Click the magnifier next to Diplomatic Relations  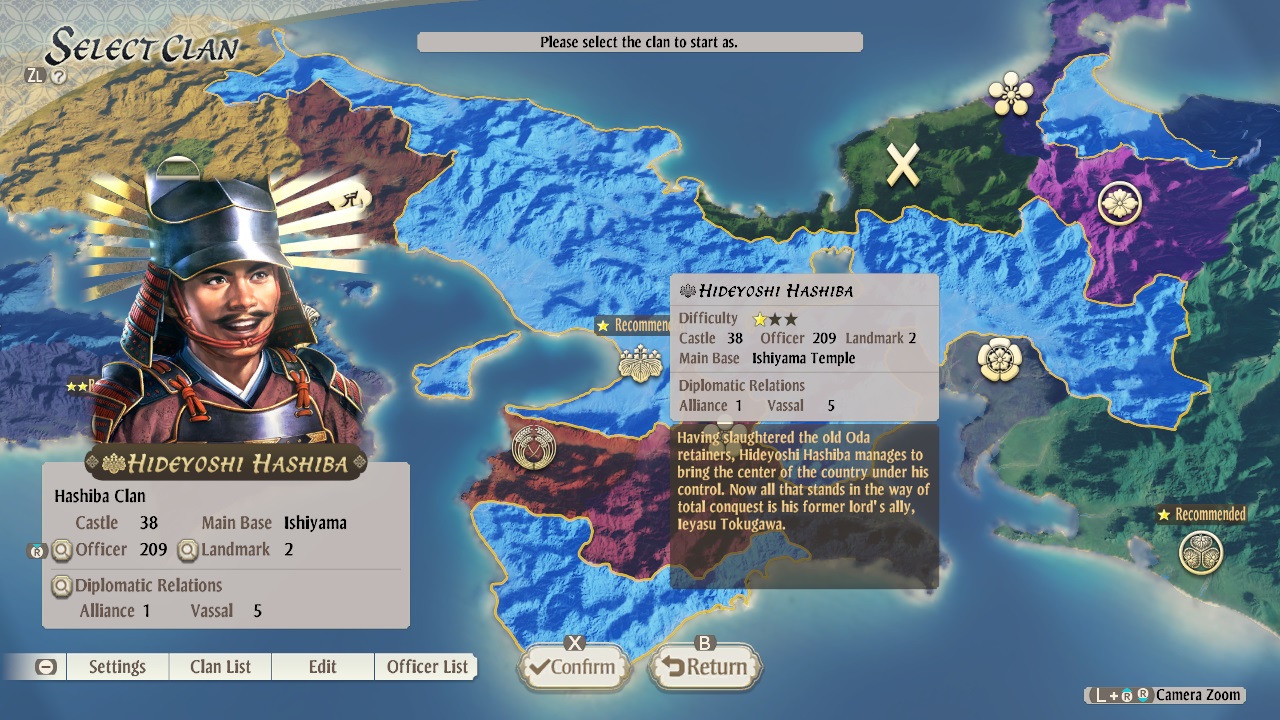tap(61, 585)
